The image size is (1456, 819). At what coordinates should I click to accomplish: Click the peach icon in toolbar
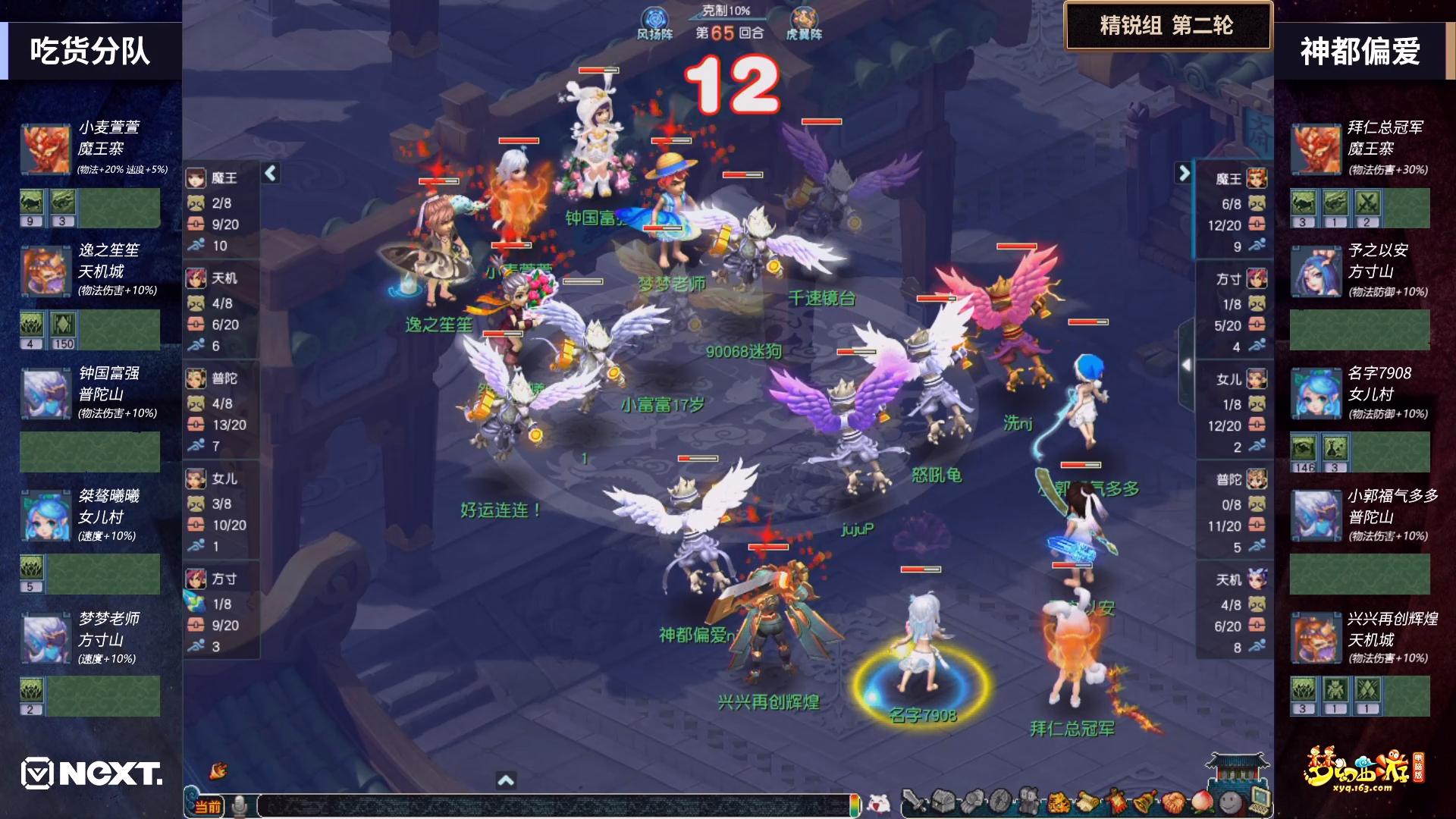coord(1201,802)
